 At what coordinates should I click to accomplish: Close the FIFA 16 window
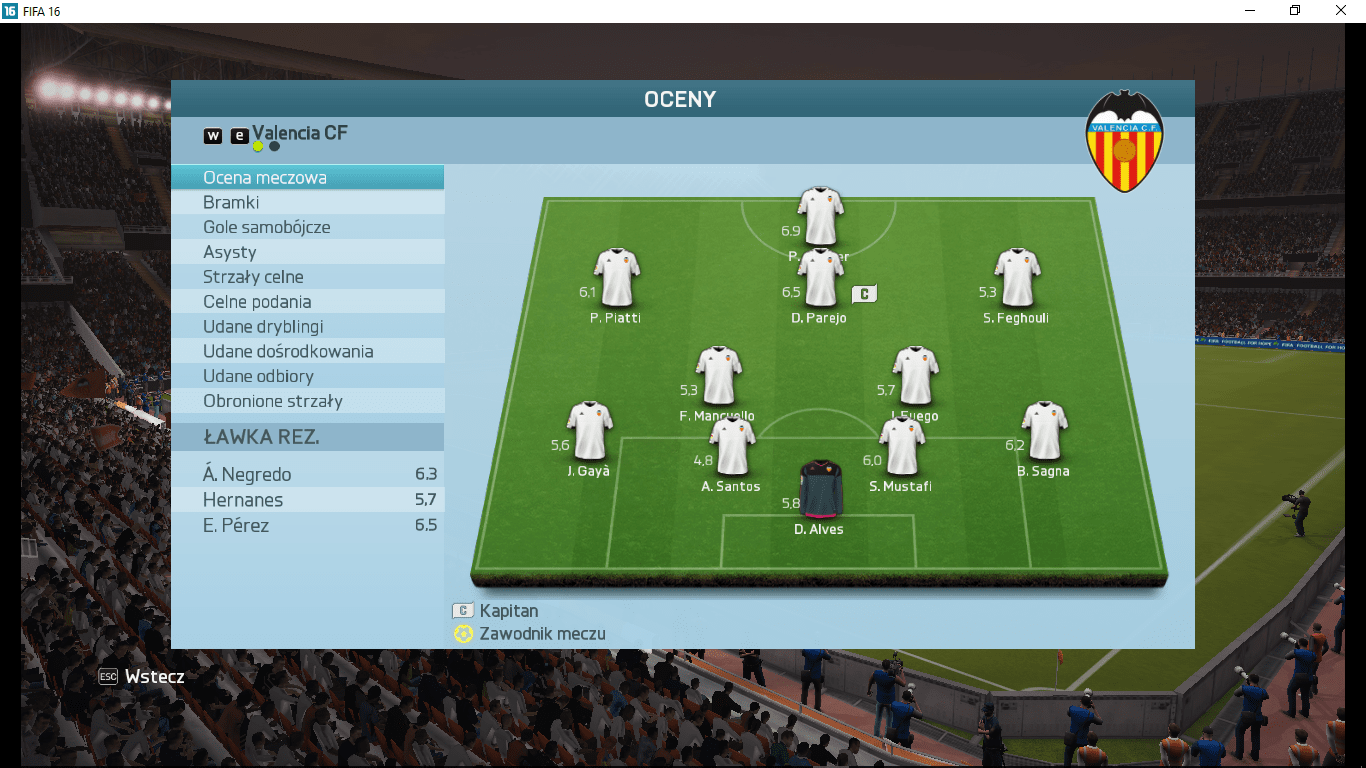click(1341, 11)
